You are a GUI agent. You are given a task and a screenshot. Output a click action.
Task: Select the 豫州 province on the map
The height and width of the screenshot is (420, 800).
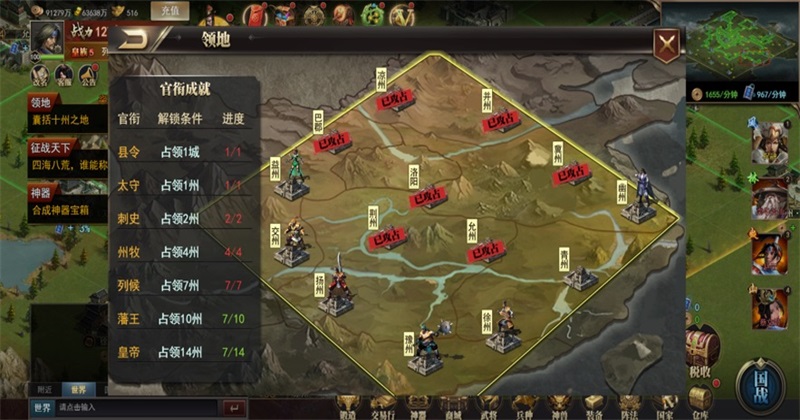(427, 350)
